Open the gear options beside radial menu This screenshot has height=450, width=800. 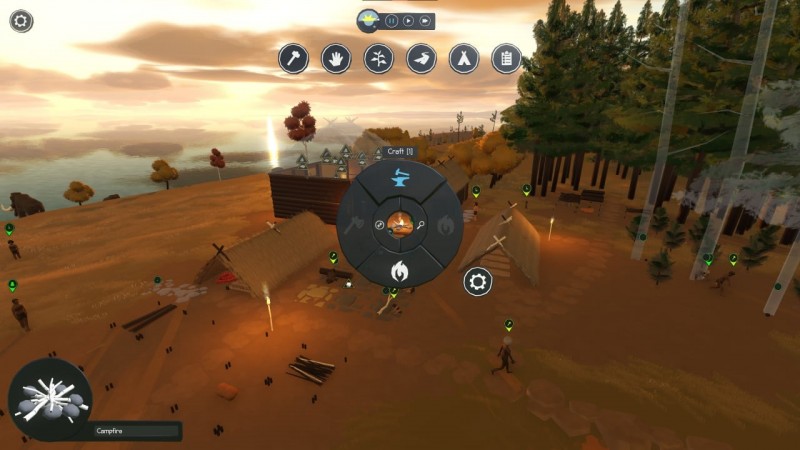[478, 282]
